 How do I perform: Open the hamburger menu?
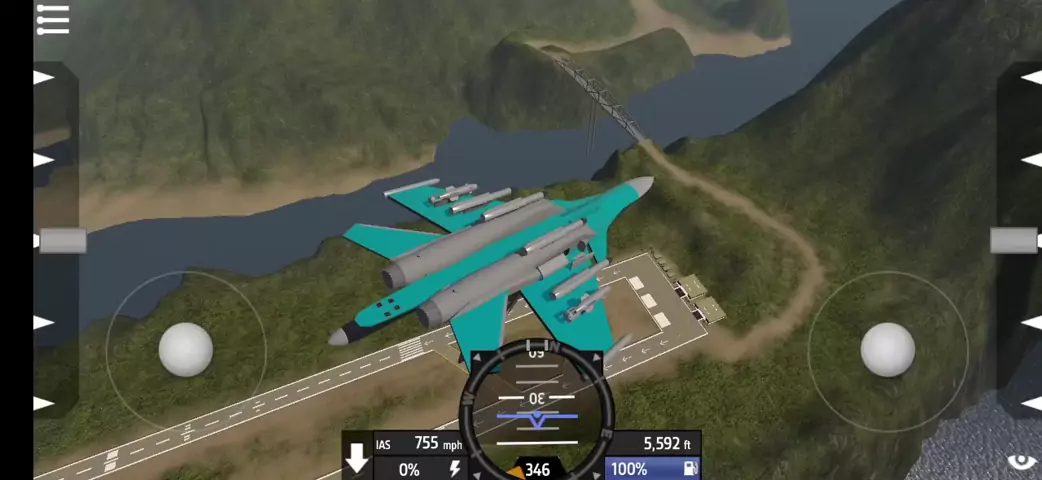[52, 19]
